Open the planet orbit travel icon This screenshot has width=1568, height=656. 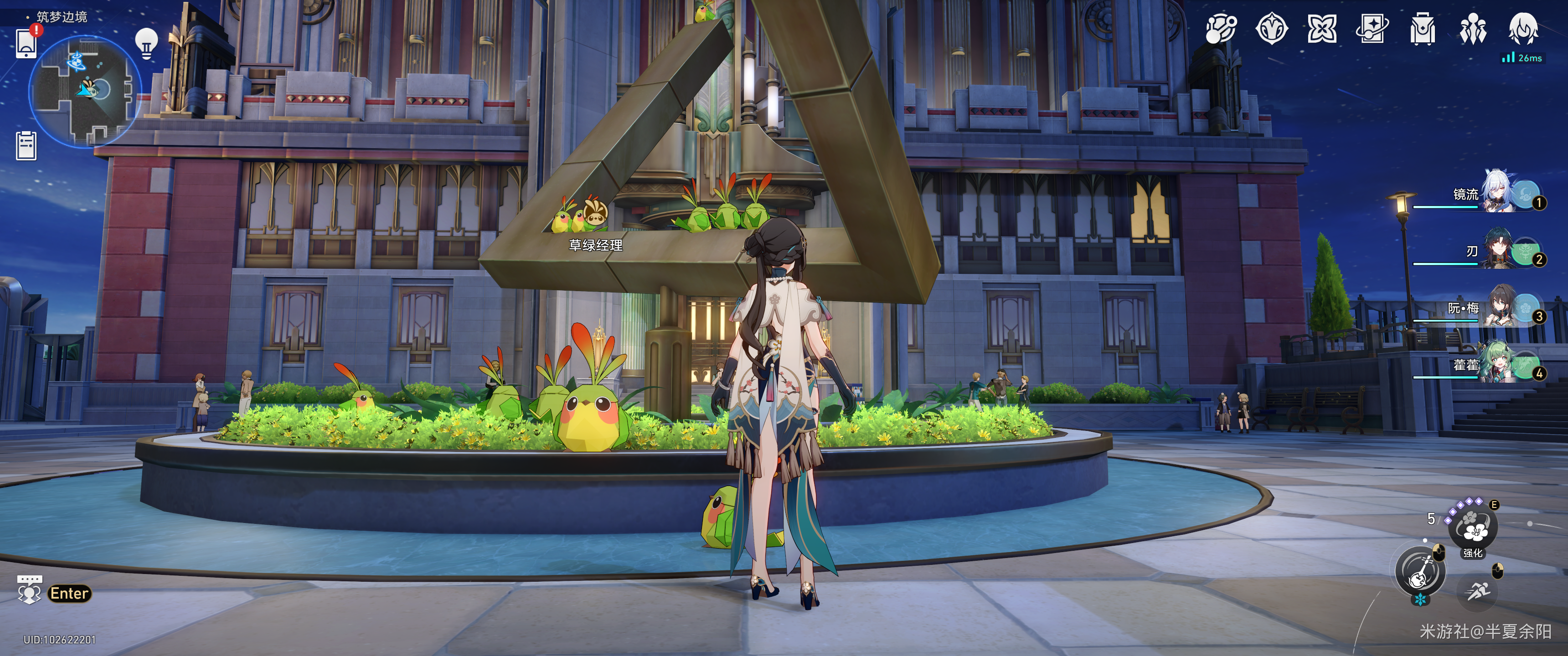1220,29
